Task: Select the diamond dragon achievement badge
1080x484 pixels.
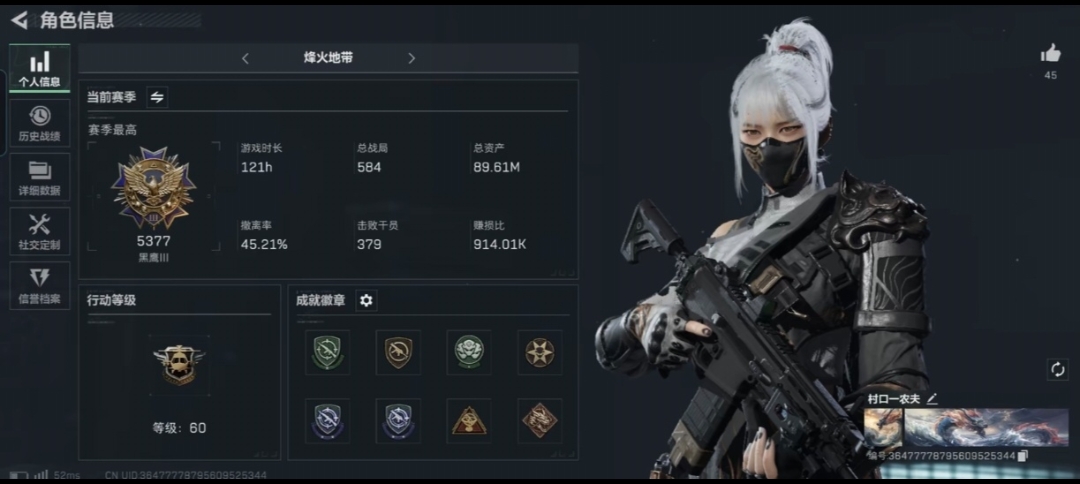Action: (539, 420)
